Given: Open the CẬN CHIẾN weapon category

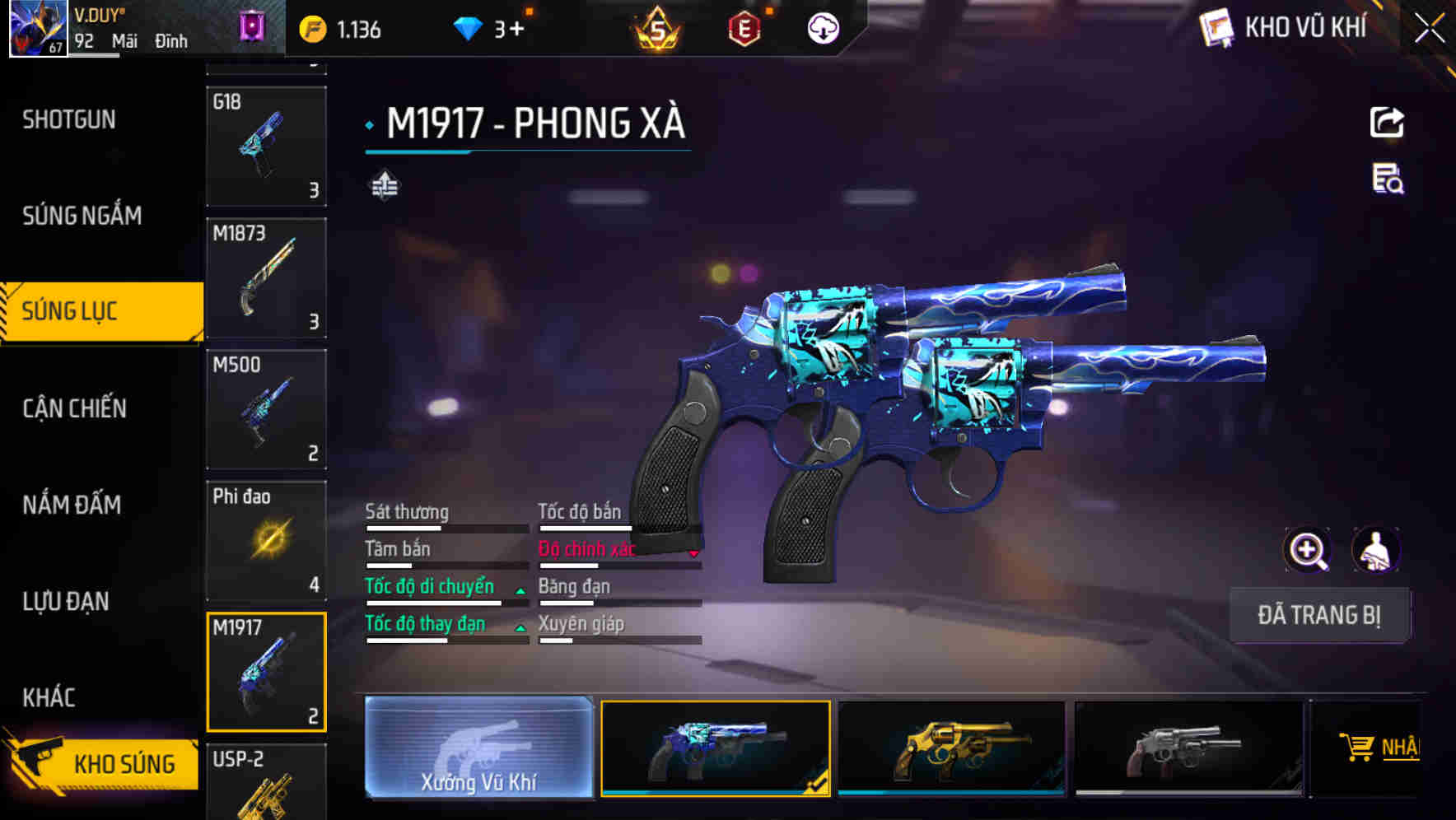Looking at the screenshot, I should tap(72, 408).
